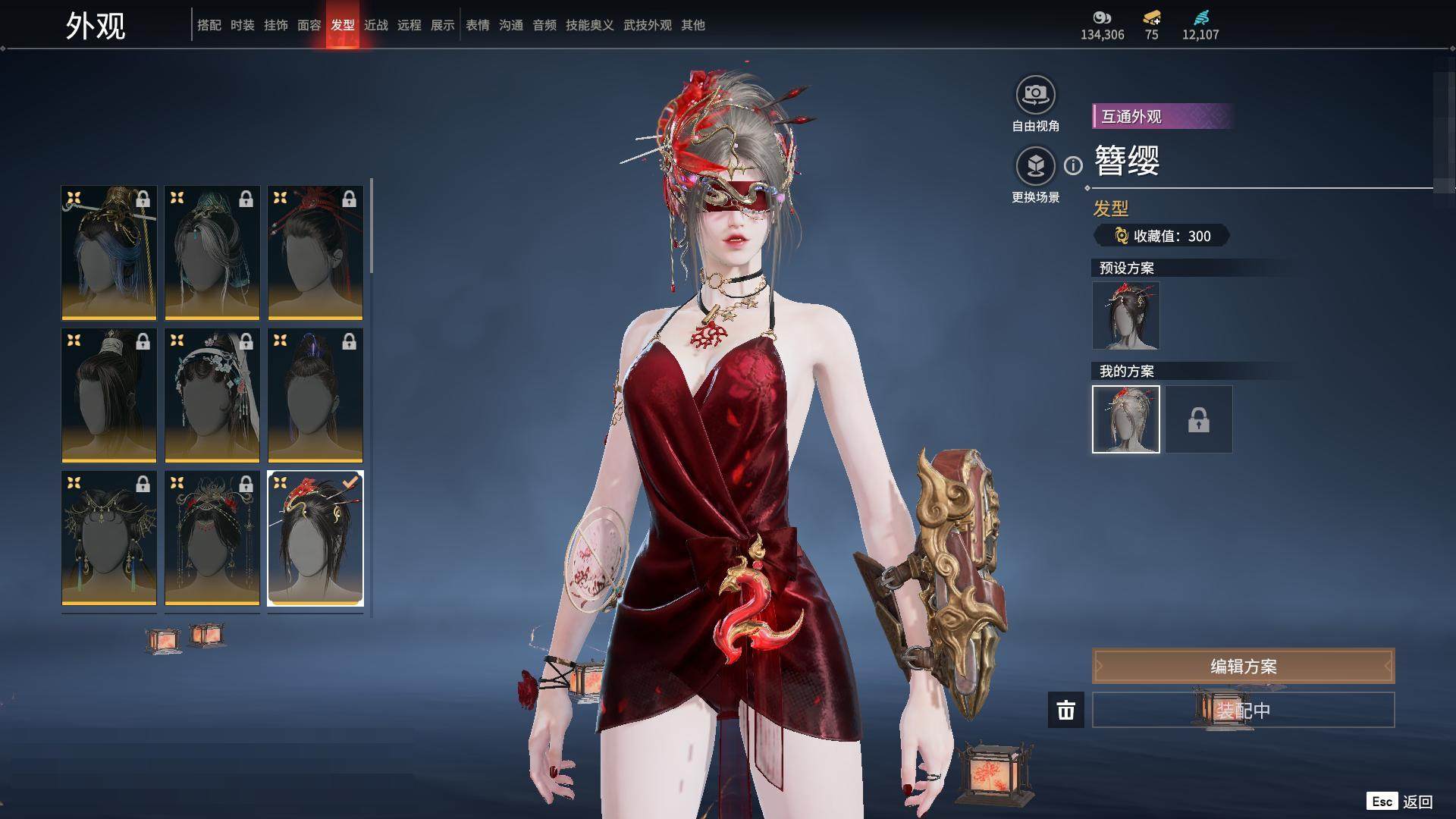Screen dimensions: 1456x819
Task: Go to the 面容 tab
Action: pos(309,25)
